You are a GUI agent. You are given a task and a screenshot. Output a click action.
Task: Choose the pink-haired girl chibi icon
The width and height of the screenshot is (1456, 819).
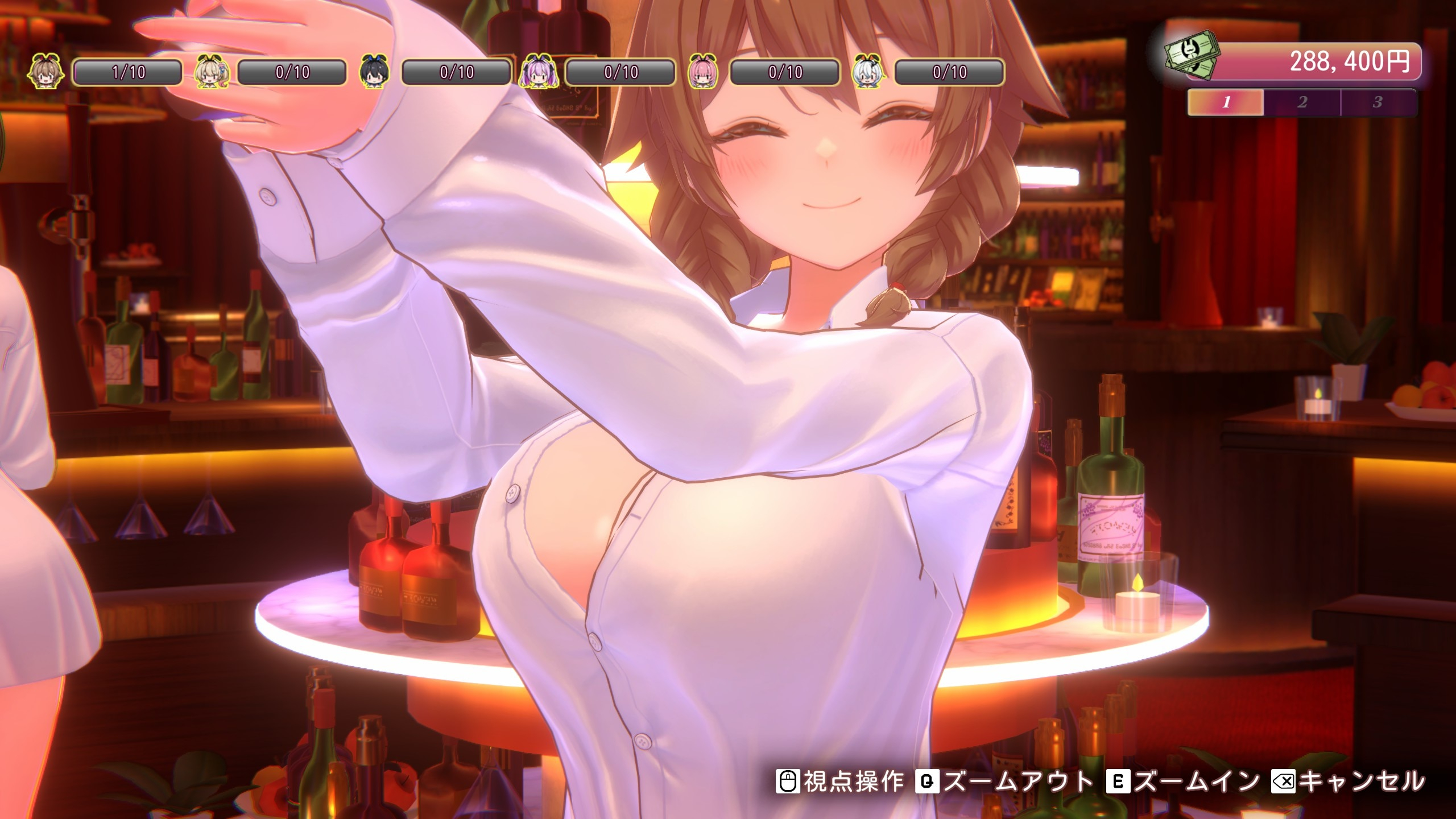703,72
